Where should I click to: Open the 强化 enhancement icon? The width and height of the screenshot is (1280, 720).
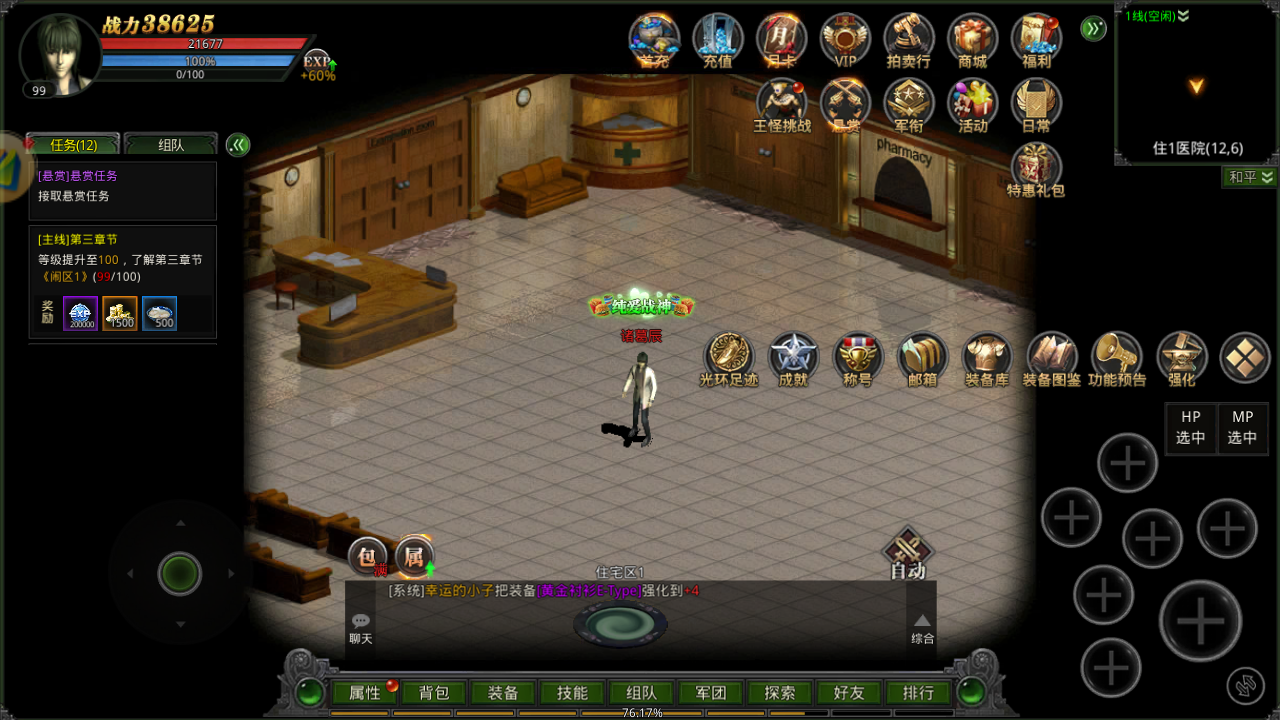tap(1181, 359)
